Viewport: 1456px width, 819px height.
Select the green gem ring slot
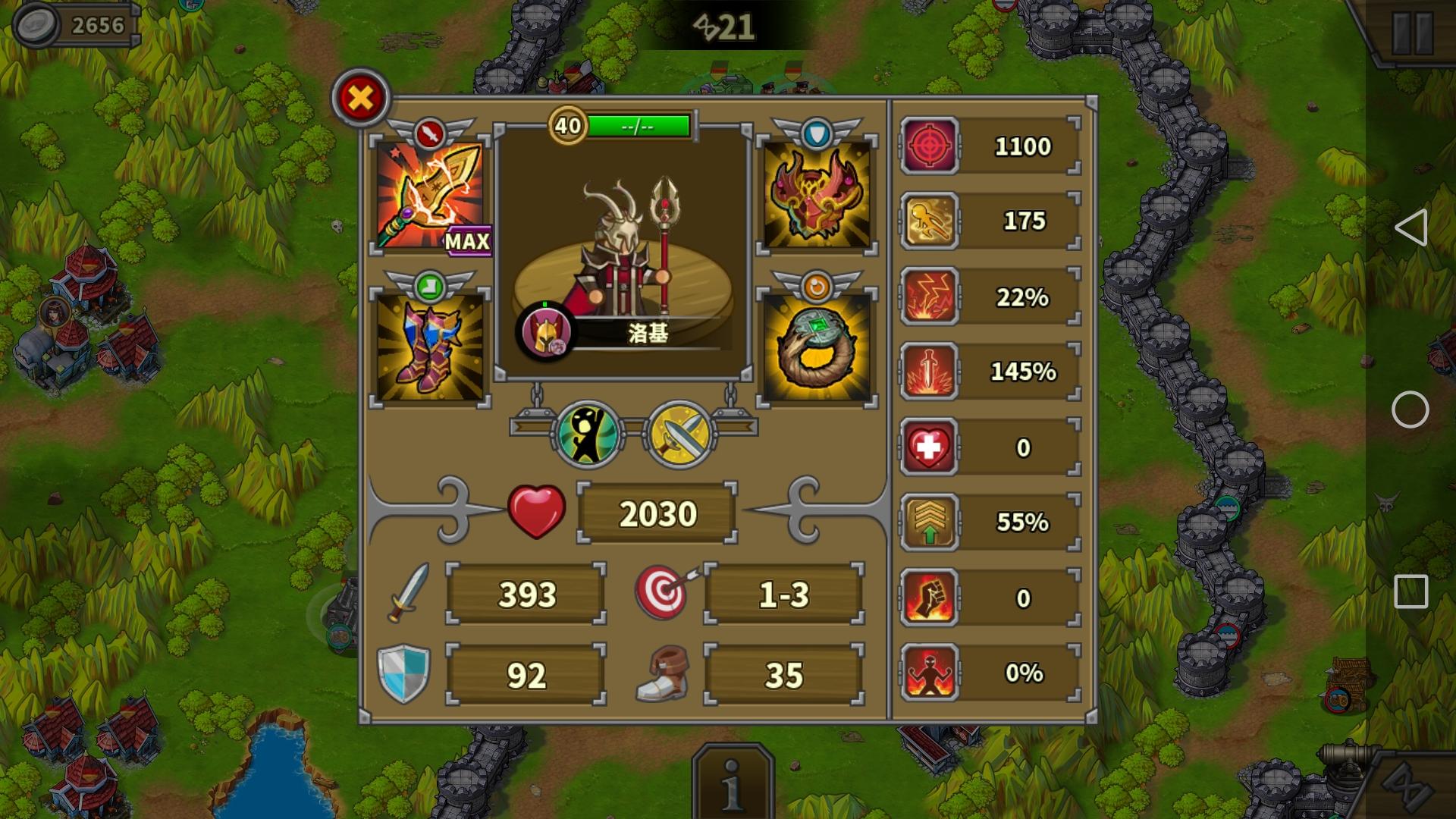[x=817, y=346]
